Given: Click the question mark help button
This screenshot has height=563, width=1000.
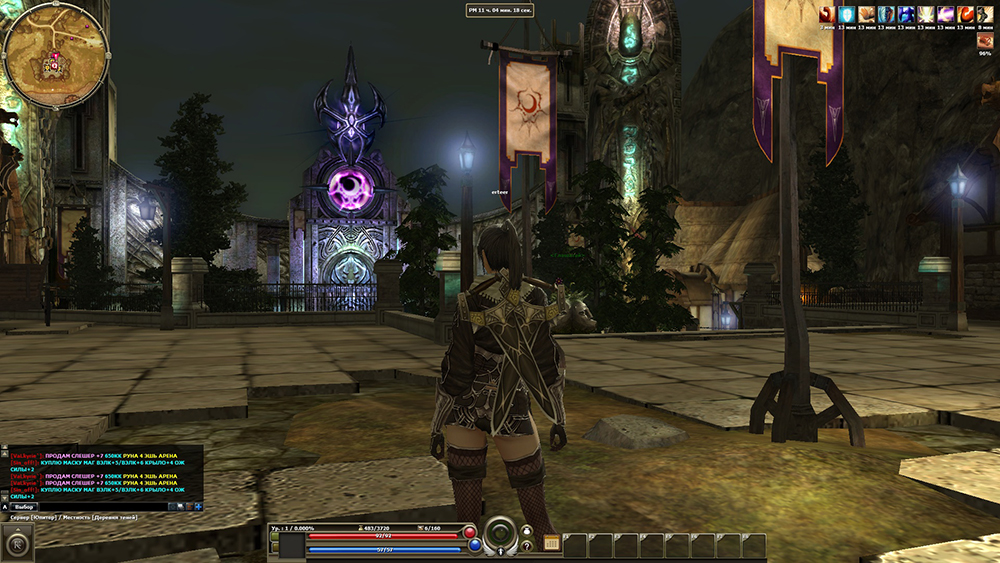Looking at the screenshot, I should click(527, 546).
